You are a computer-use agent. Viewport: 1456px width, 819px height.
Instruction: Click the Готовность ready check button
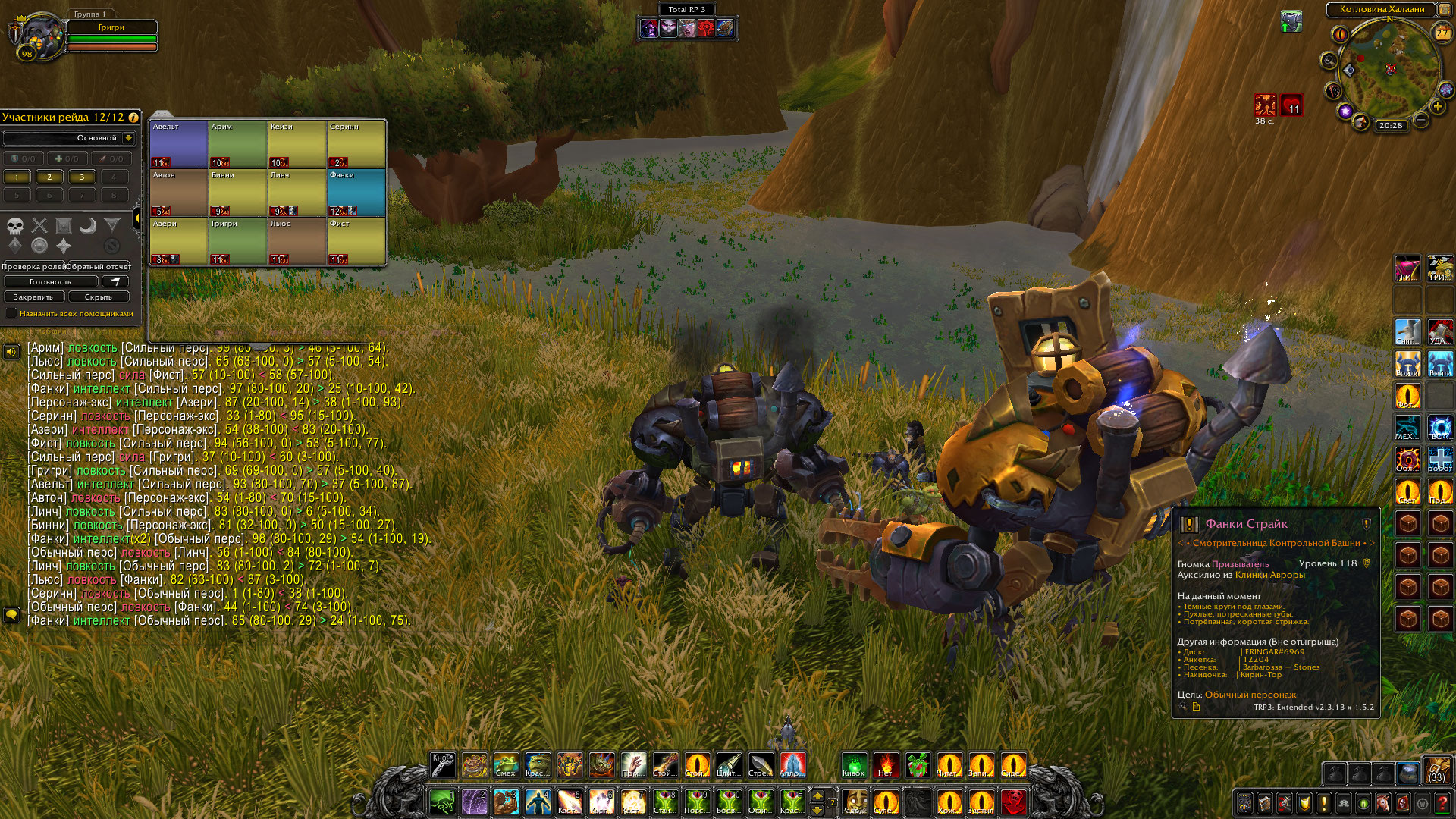pyautogui.click(x=50, y=281)
